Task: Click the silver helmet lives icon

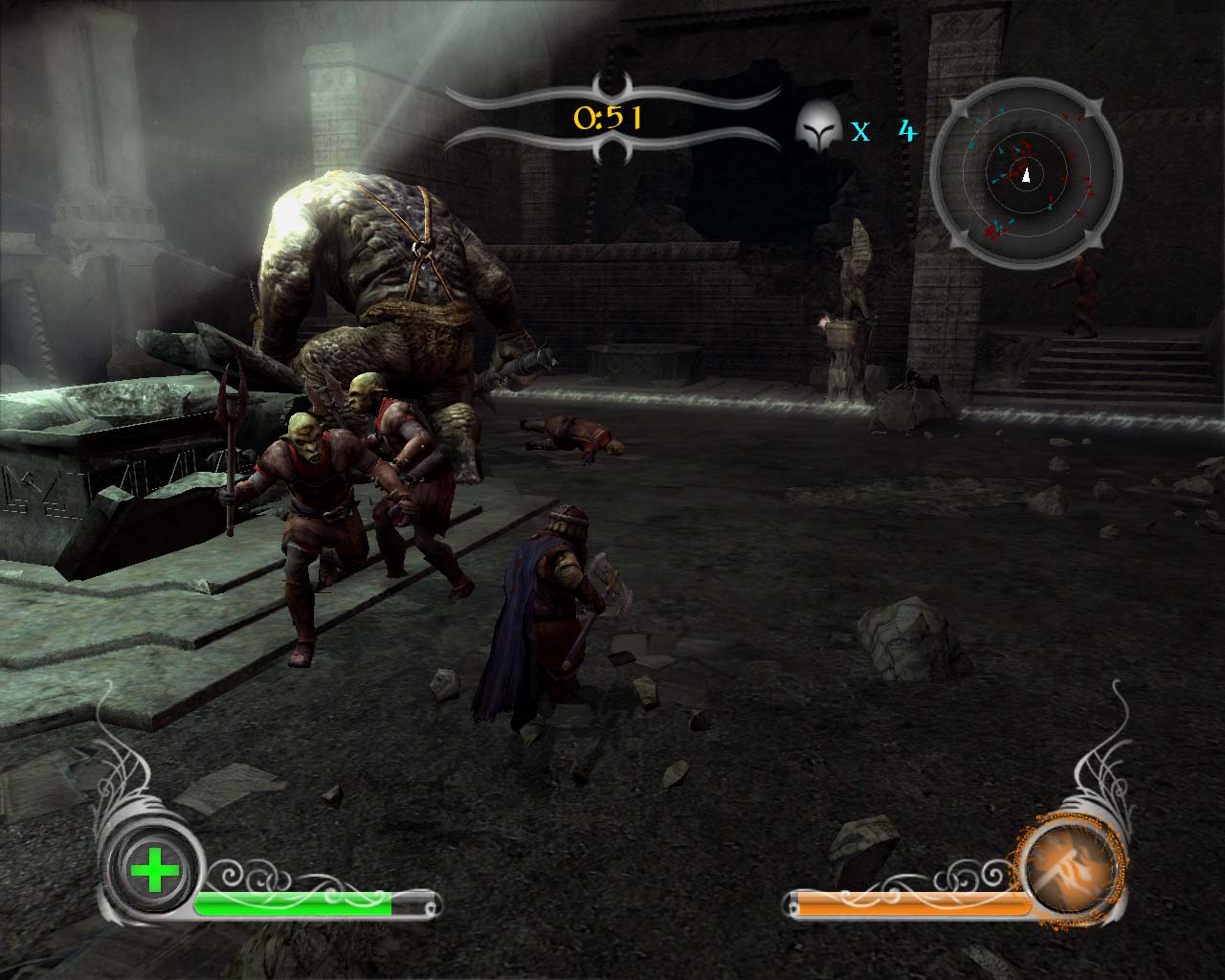Action: click(818, 125)
